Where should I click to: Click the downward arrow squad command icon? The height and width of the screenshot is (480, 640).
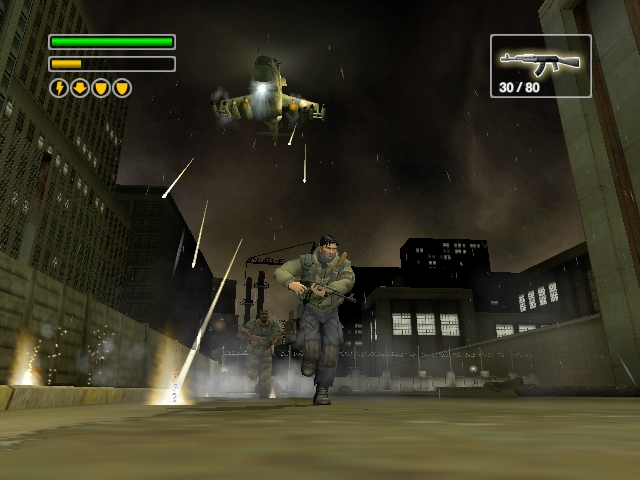80,88
